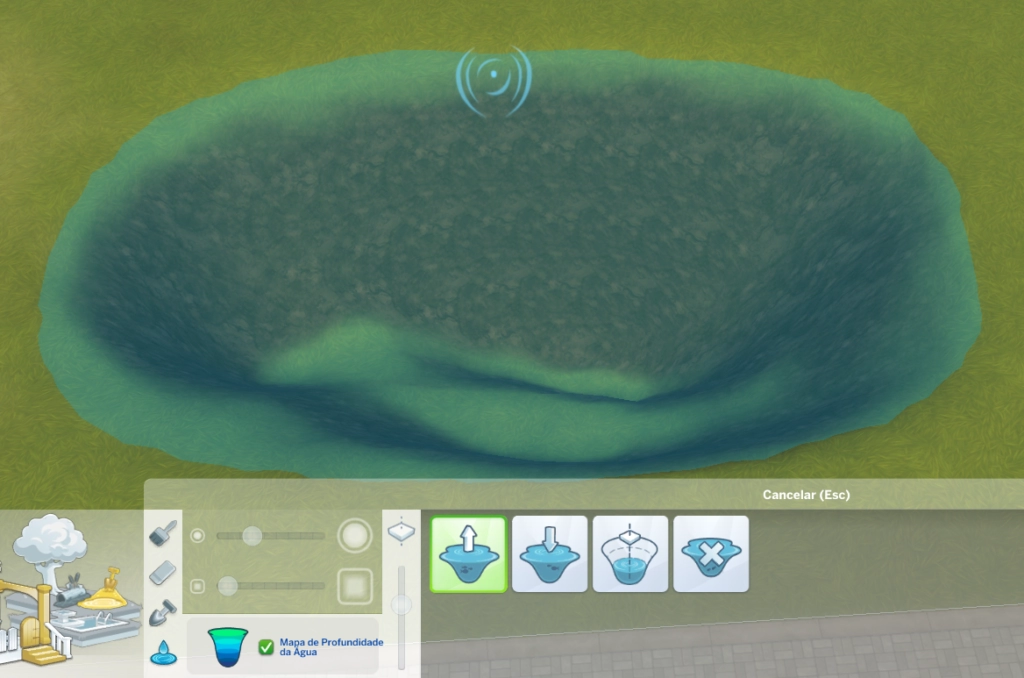
Task: Choose the round brush shape
Action: pos(355,536)
